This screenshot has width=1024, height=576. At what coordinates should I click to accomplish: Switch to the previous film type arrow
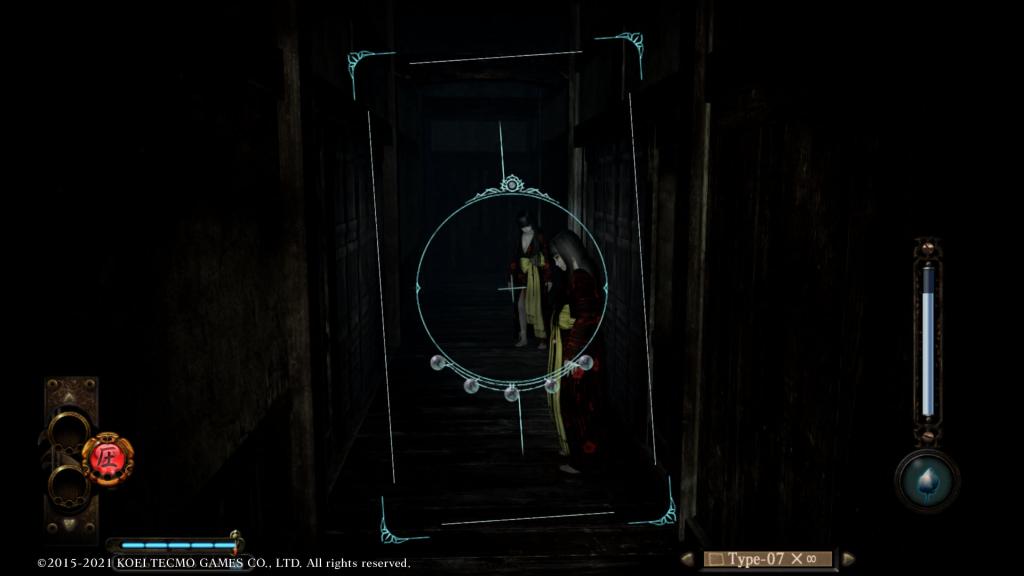pyautogui.click(x=687, y=559)
